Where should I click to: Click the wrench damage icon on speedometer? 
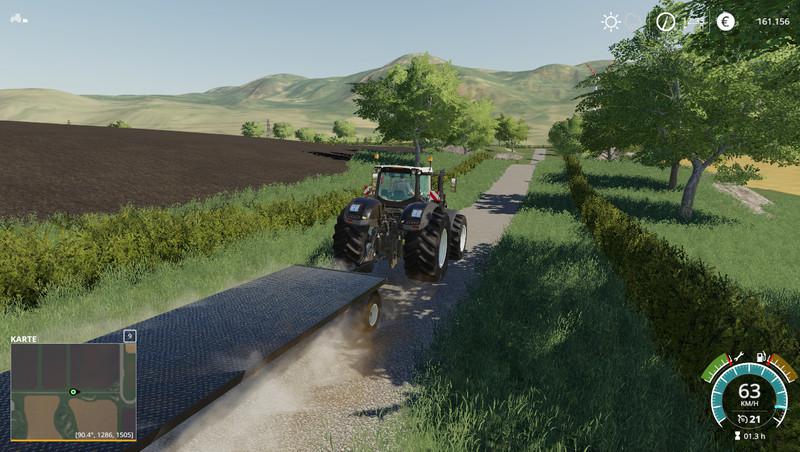(x=738, y=357)
